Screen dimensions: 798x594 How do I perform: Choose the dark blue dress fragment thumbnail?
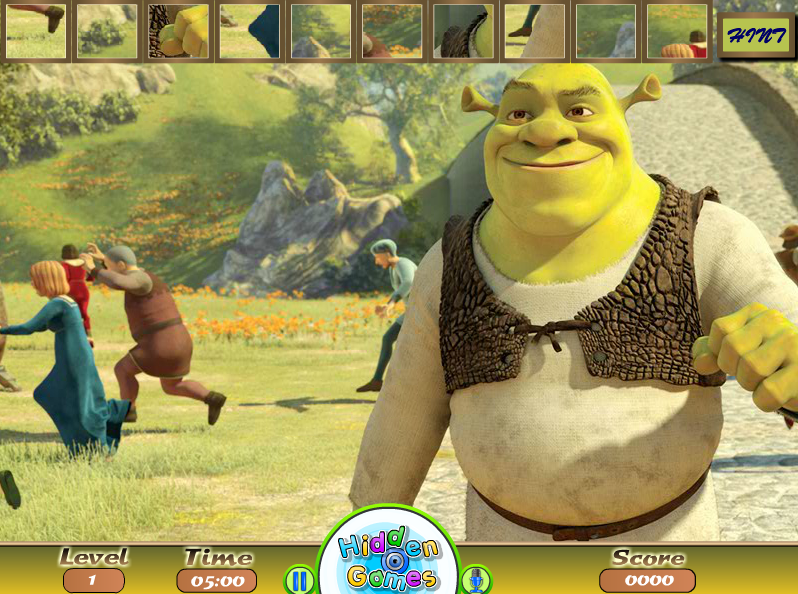pos(250,31)
